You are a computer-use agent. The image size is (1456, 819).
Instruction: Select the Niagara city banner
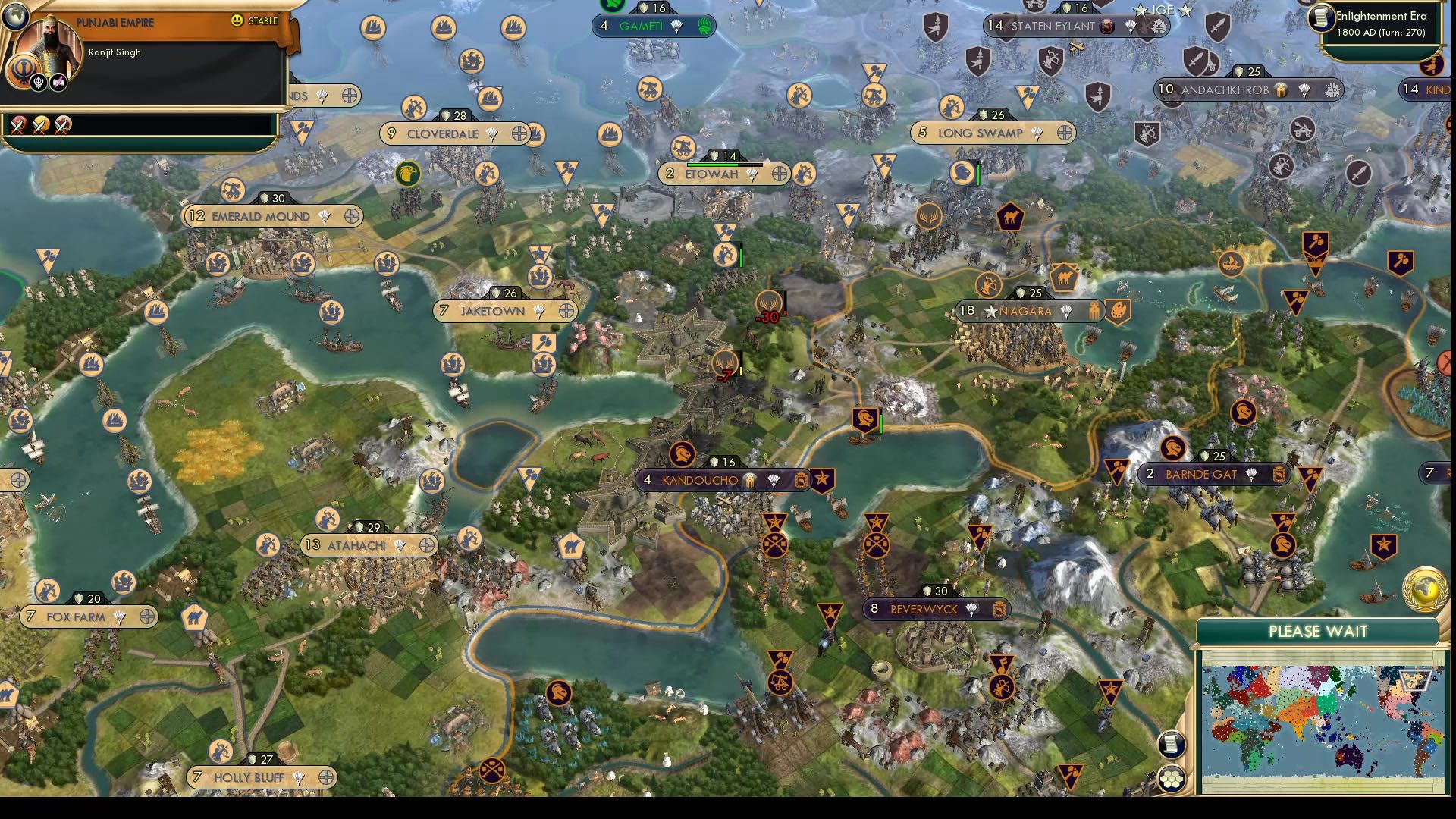(x=1028, y=311)
